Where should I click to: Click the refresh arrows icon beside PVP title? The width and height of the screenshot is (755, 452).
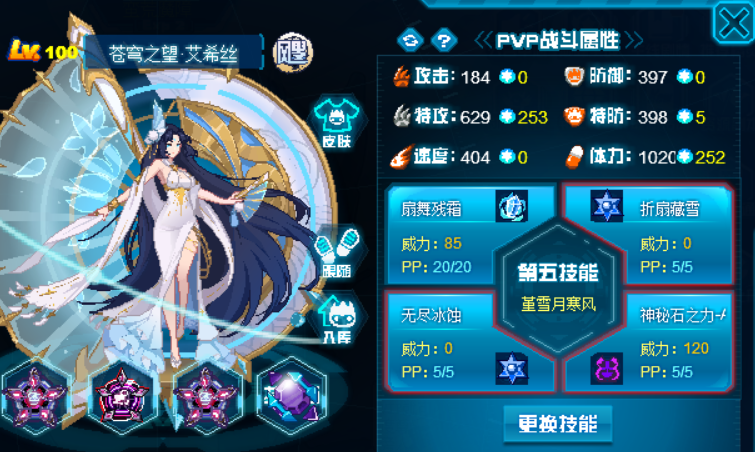click(410, 40)
